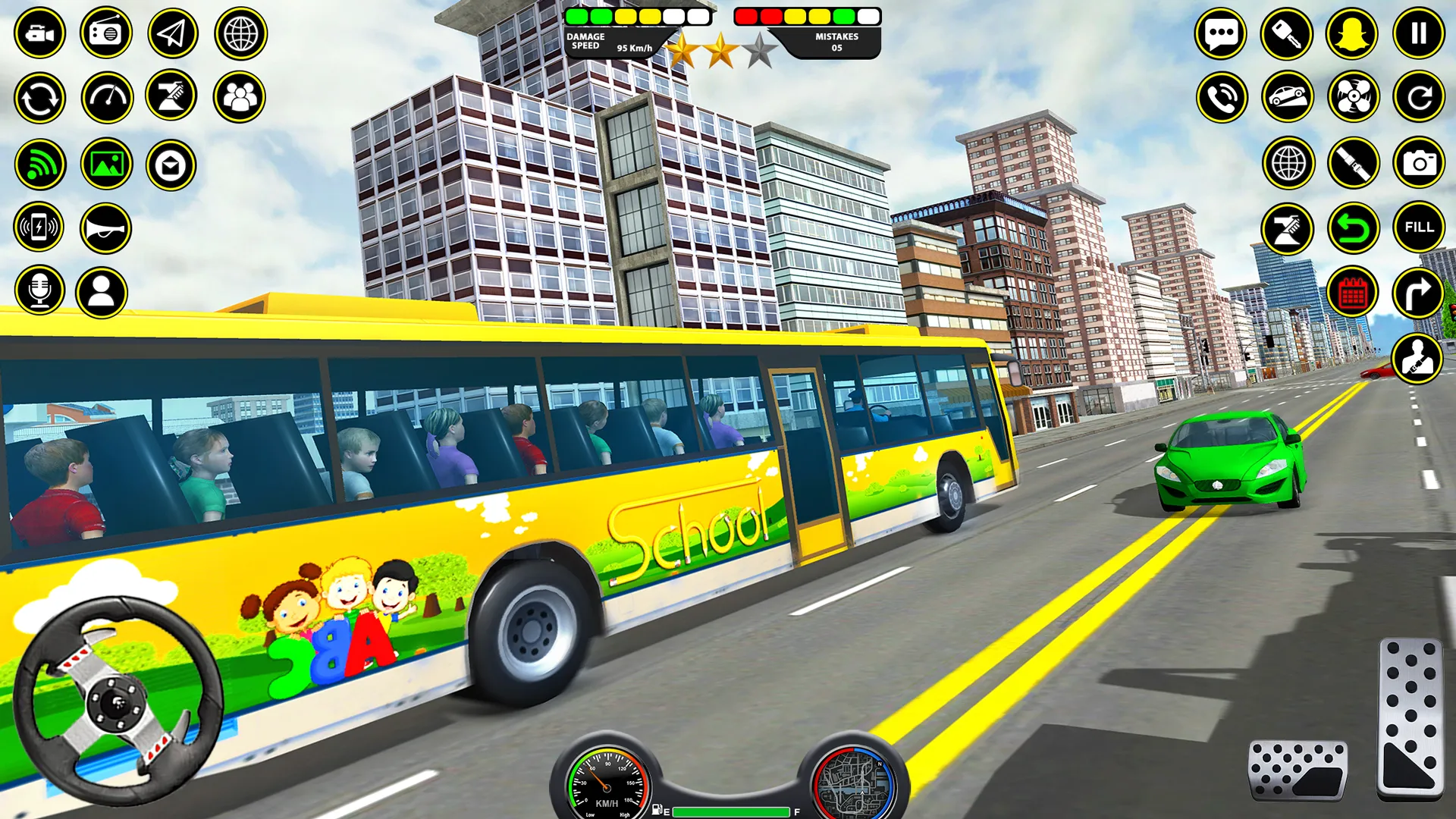Screen dimensions: 1456x819
Task: Tap the turn-right arrow indicator
Action: point(1417,291)
